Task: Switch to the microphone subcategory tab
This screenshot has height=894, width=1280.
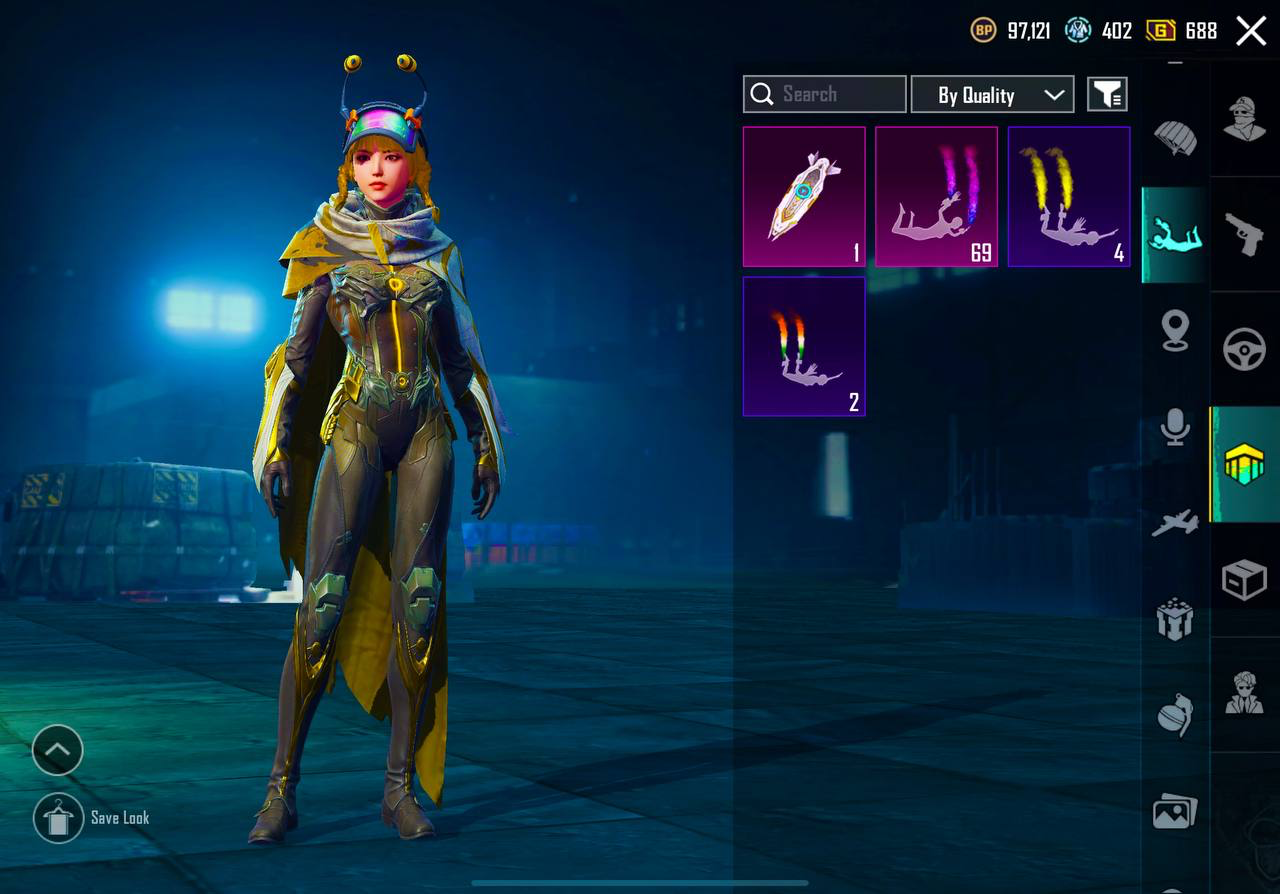Action: (1176, 428)
